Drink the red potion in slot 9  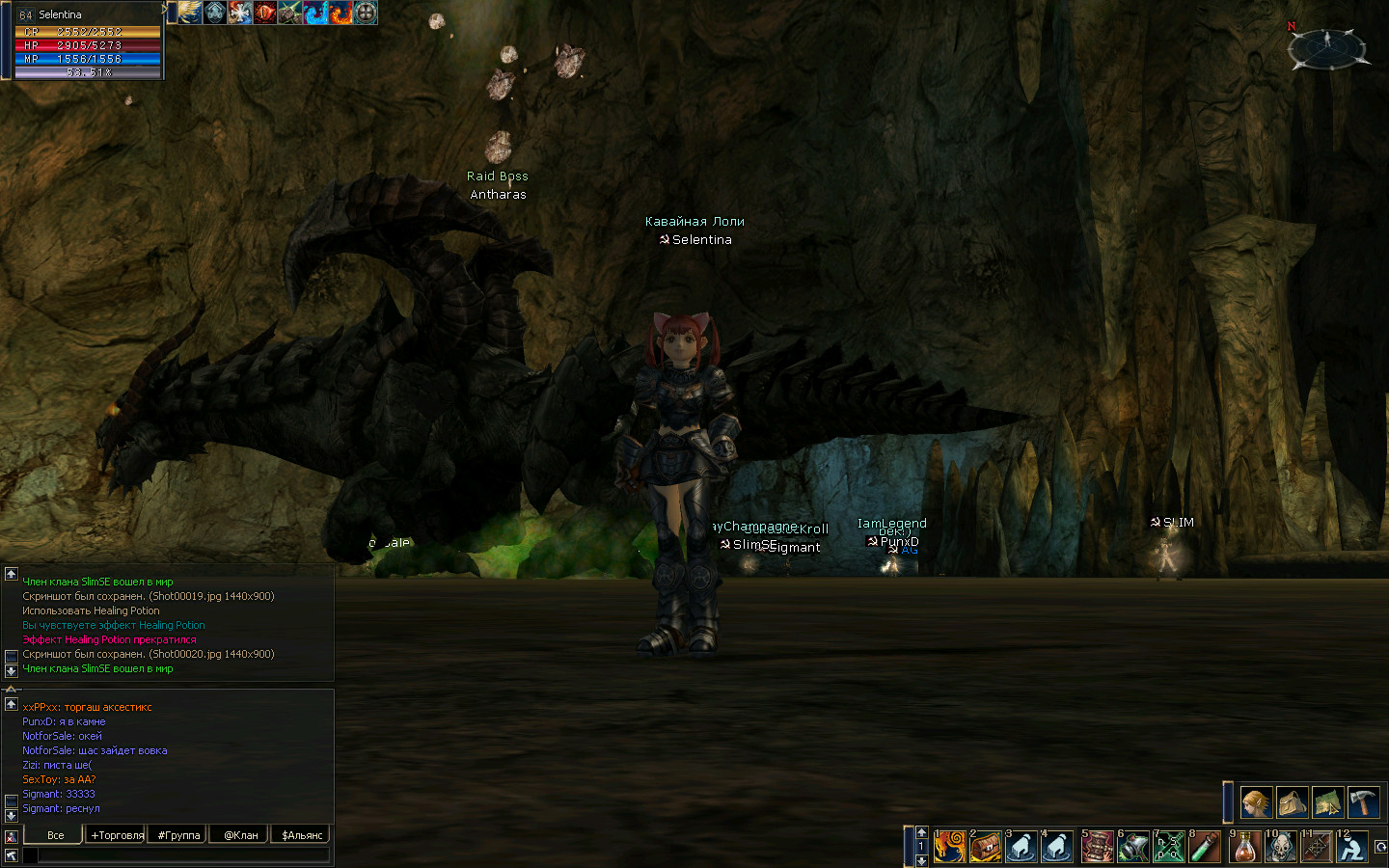click(1245, 847)
